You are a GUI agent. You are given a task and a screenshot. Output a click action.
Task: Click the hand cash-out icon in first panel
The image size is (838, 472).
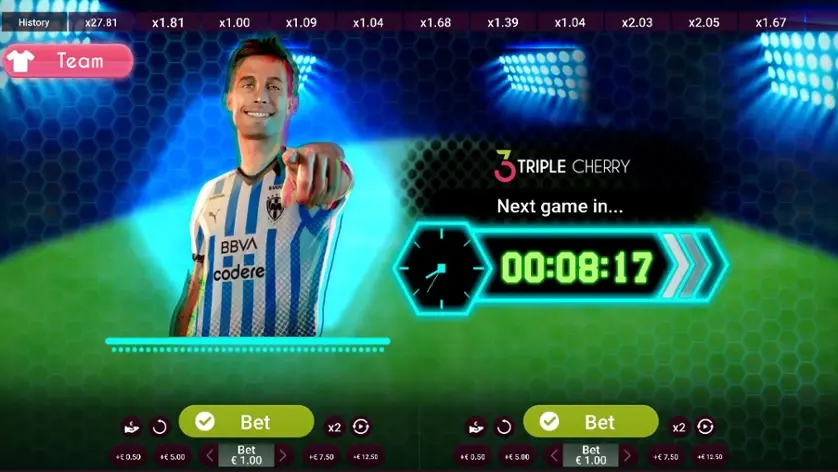[x=132, y=427]
